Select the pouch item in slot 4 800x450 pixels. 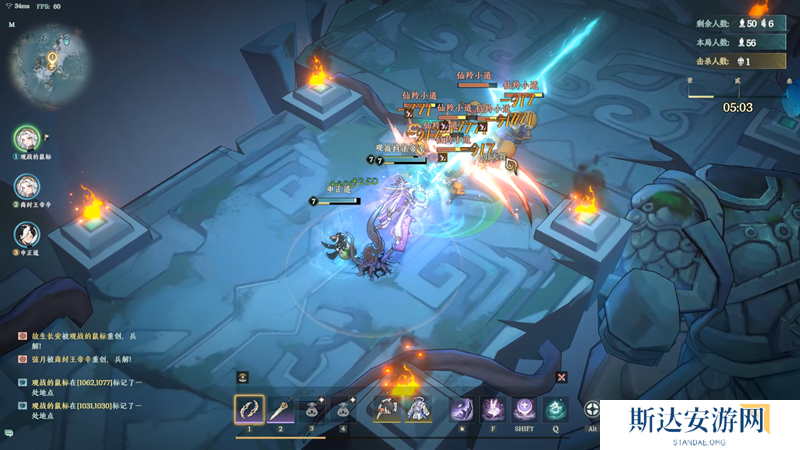tap(345, 410)
